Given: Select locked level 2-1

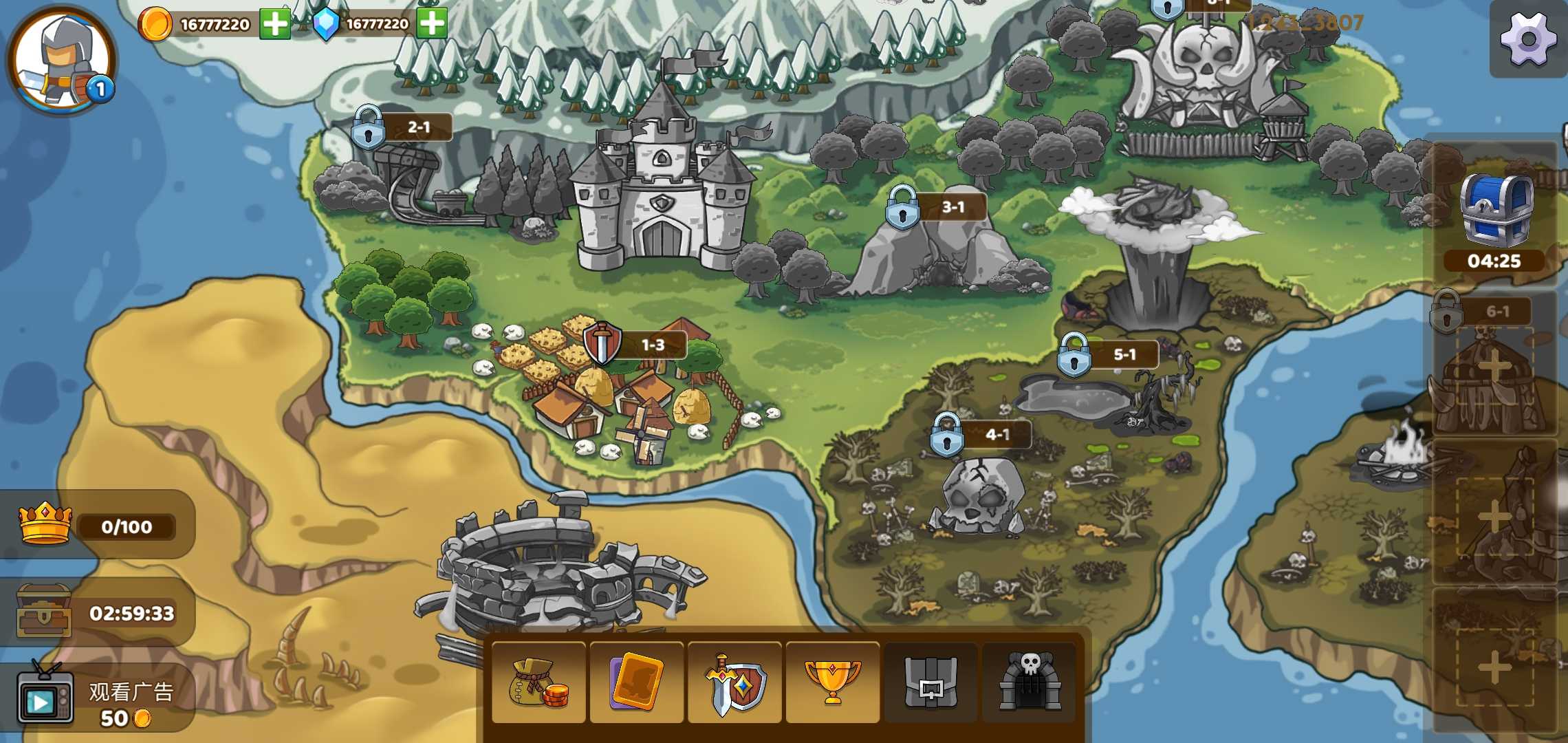Looking at the screenshot, I should pos(369,127).
